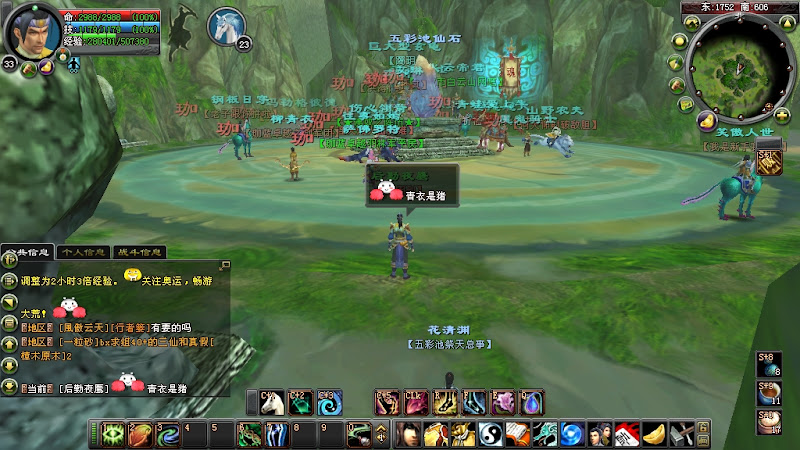Activate the blue swirl skill slot
800x450 pixels.
point(328,403)
